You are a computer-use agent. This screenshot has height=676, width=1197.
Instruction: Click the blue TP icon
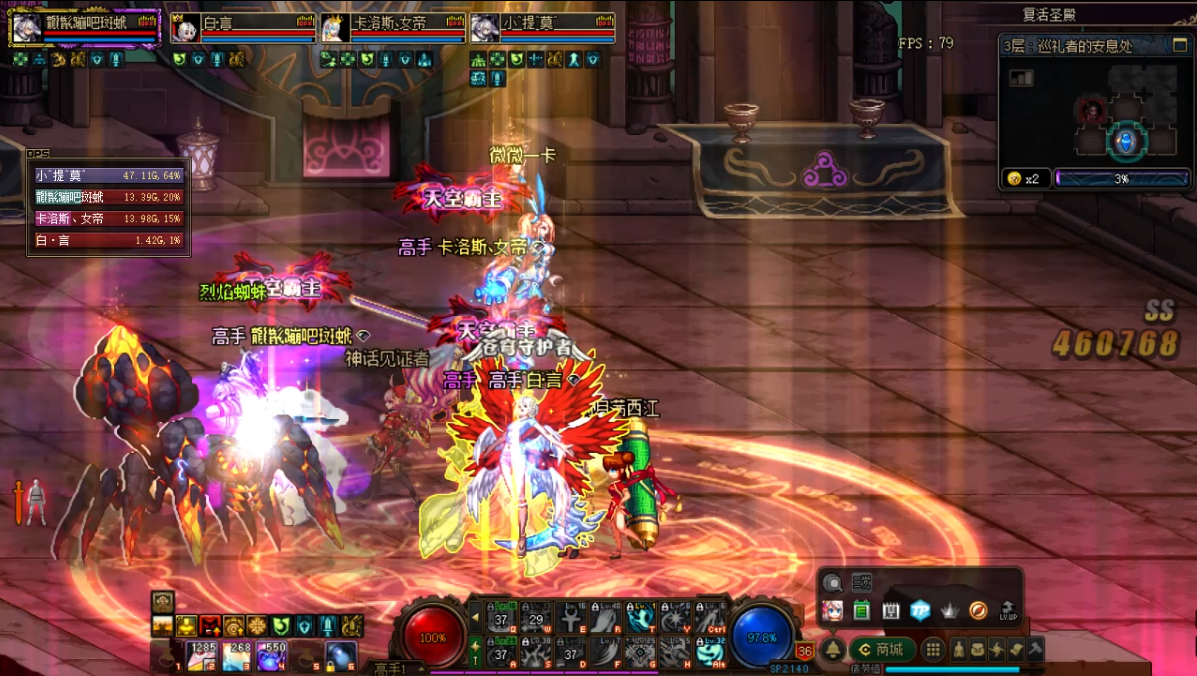pyautogui.click(x=920, y=611)
